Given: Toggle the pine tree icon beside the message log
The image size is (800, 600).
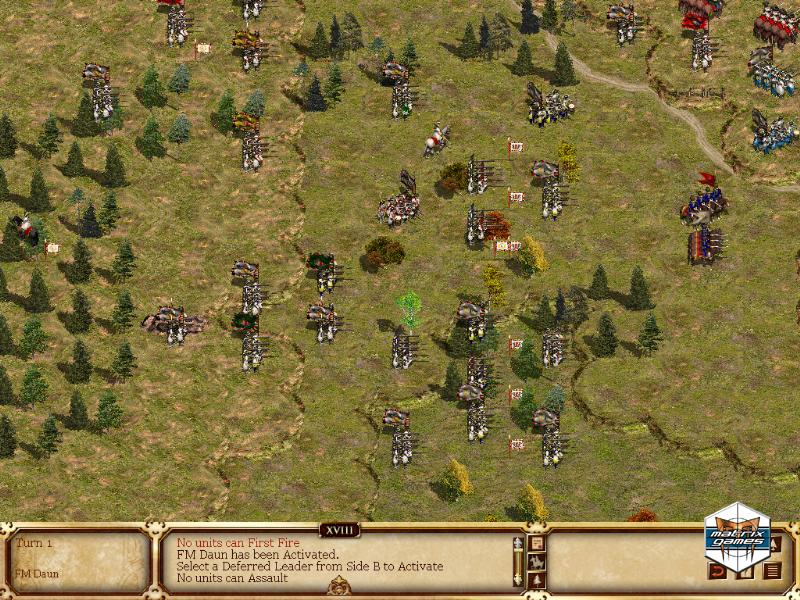Looking at the screenshot, I should click(537, 580).
